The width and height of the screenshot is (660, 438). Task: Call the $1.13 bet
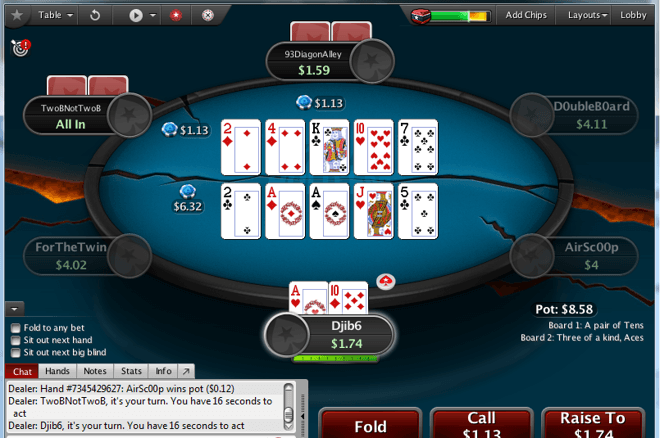(x=482, y=424)
